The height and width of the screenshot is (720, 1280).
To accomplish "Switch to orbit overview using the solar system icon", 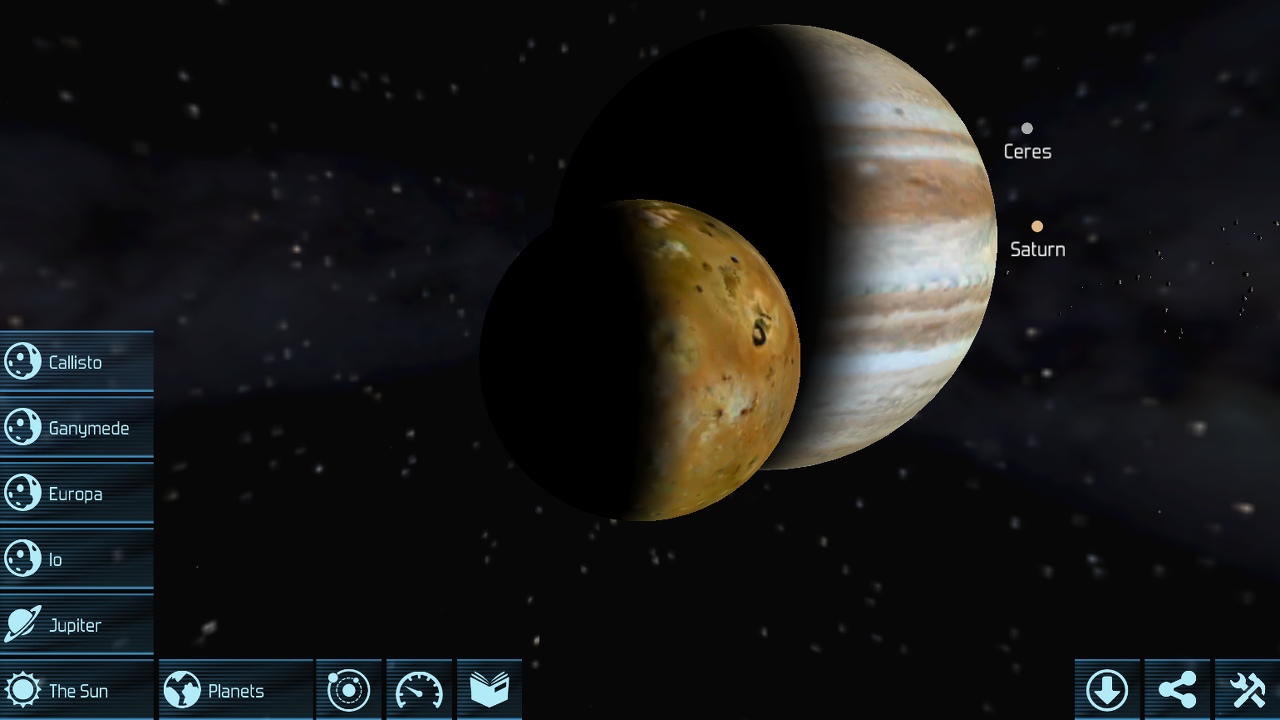I will coord(348,689).
